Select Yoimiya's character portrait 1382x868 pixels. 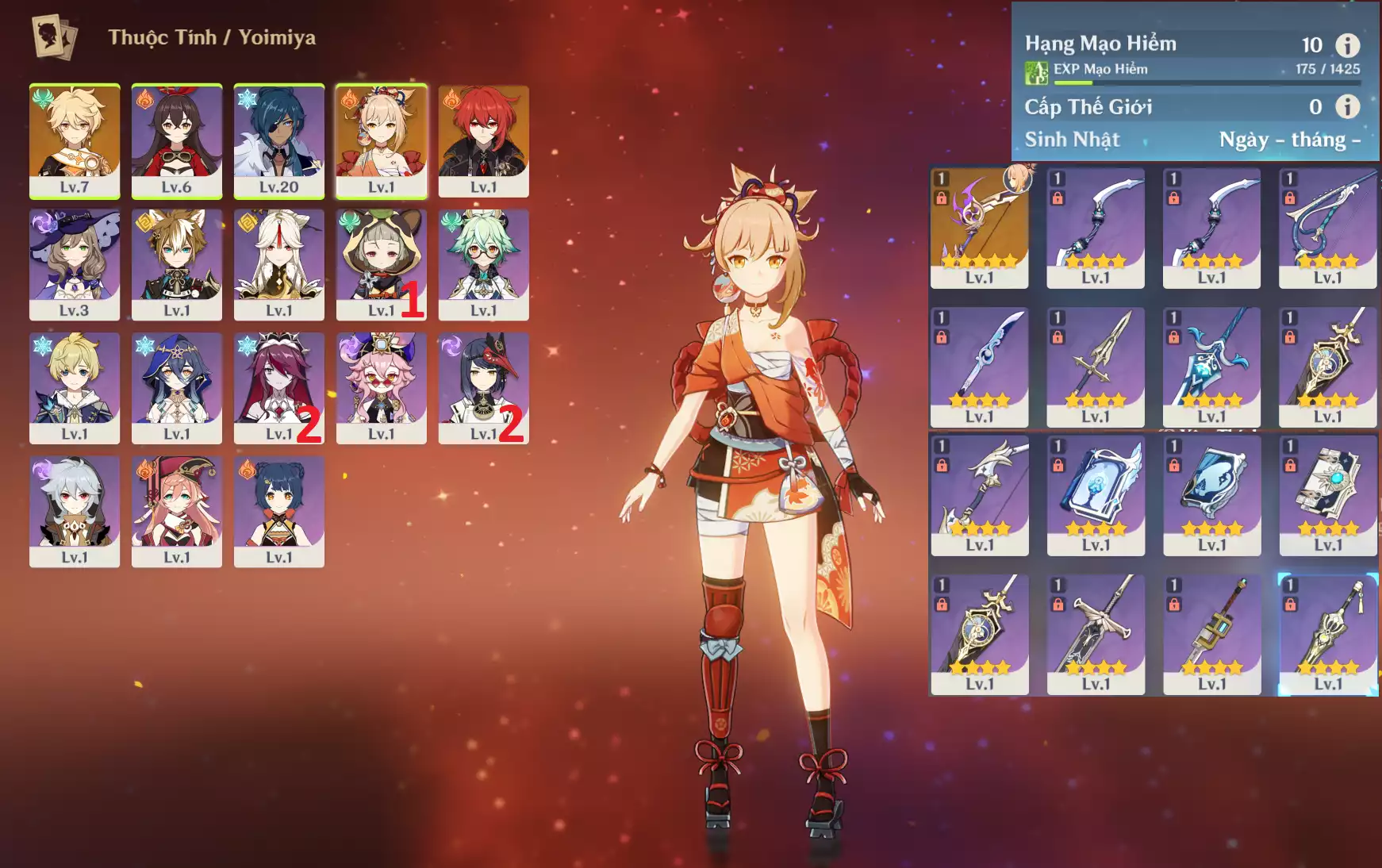tap(381, 140)
